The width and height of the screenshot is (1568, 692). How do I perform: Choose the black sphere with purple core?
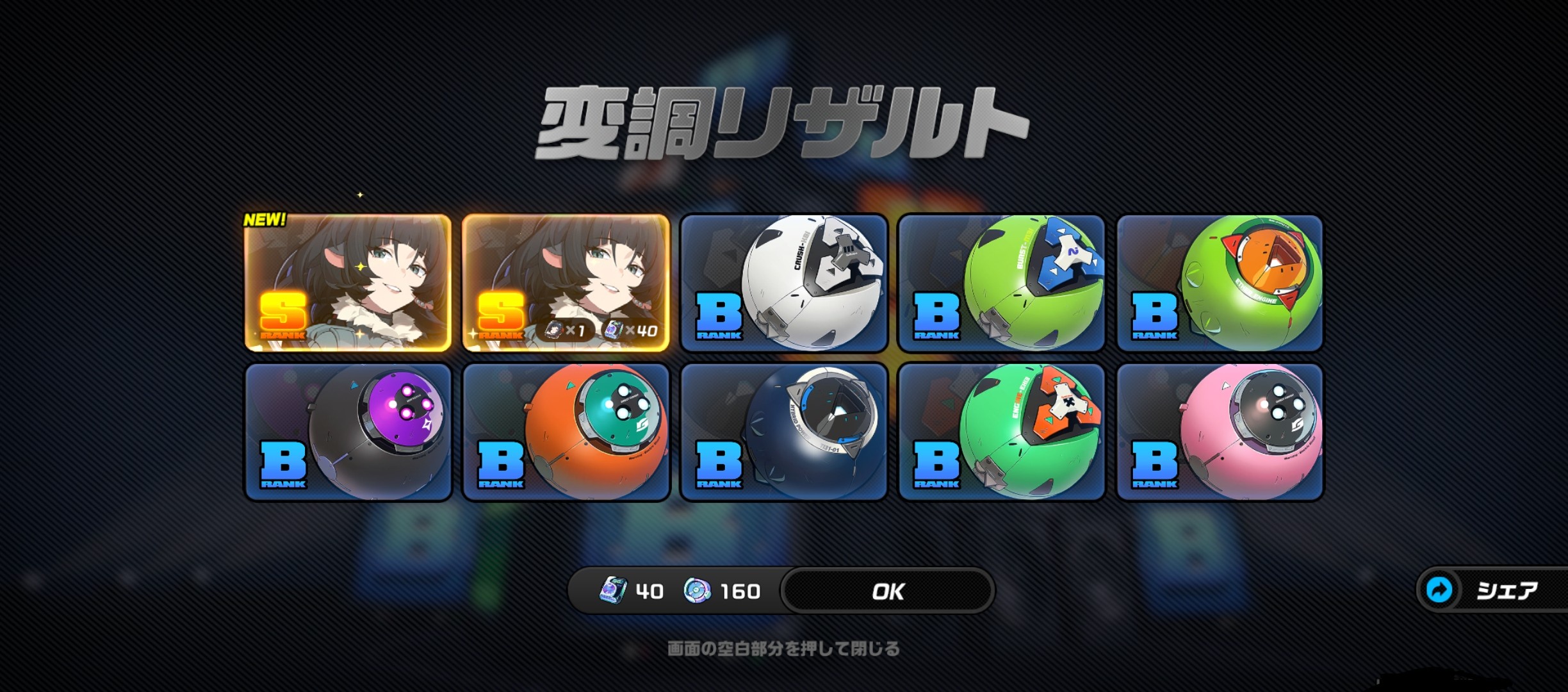348,432
